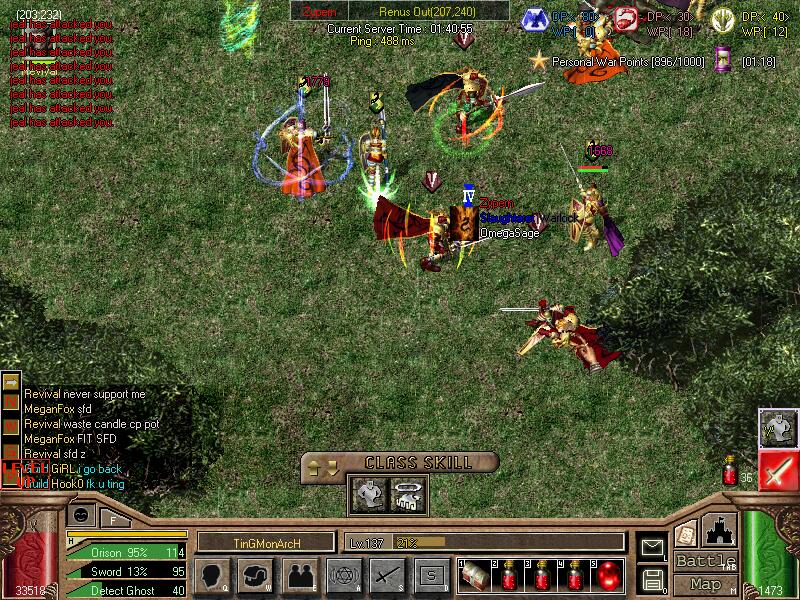Screen dimensions: 800x600
Task: Use the red orb in quick slot
Action: click(606, 577)
